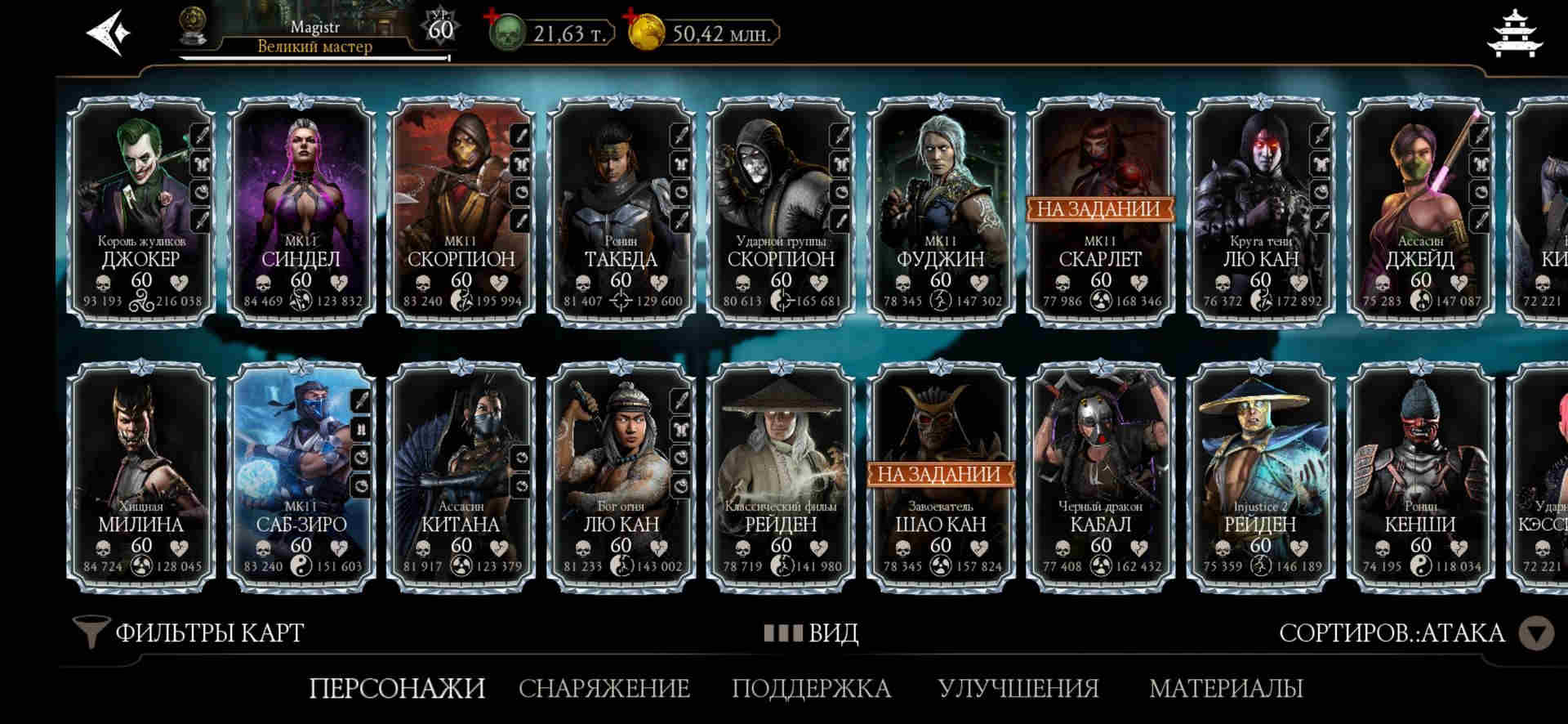The height and width of the screenshot is (724, 1568).
Task: Select the MK11 Skarlet card
Action: pos(1099,211)
